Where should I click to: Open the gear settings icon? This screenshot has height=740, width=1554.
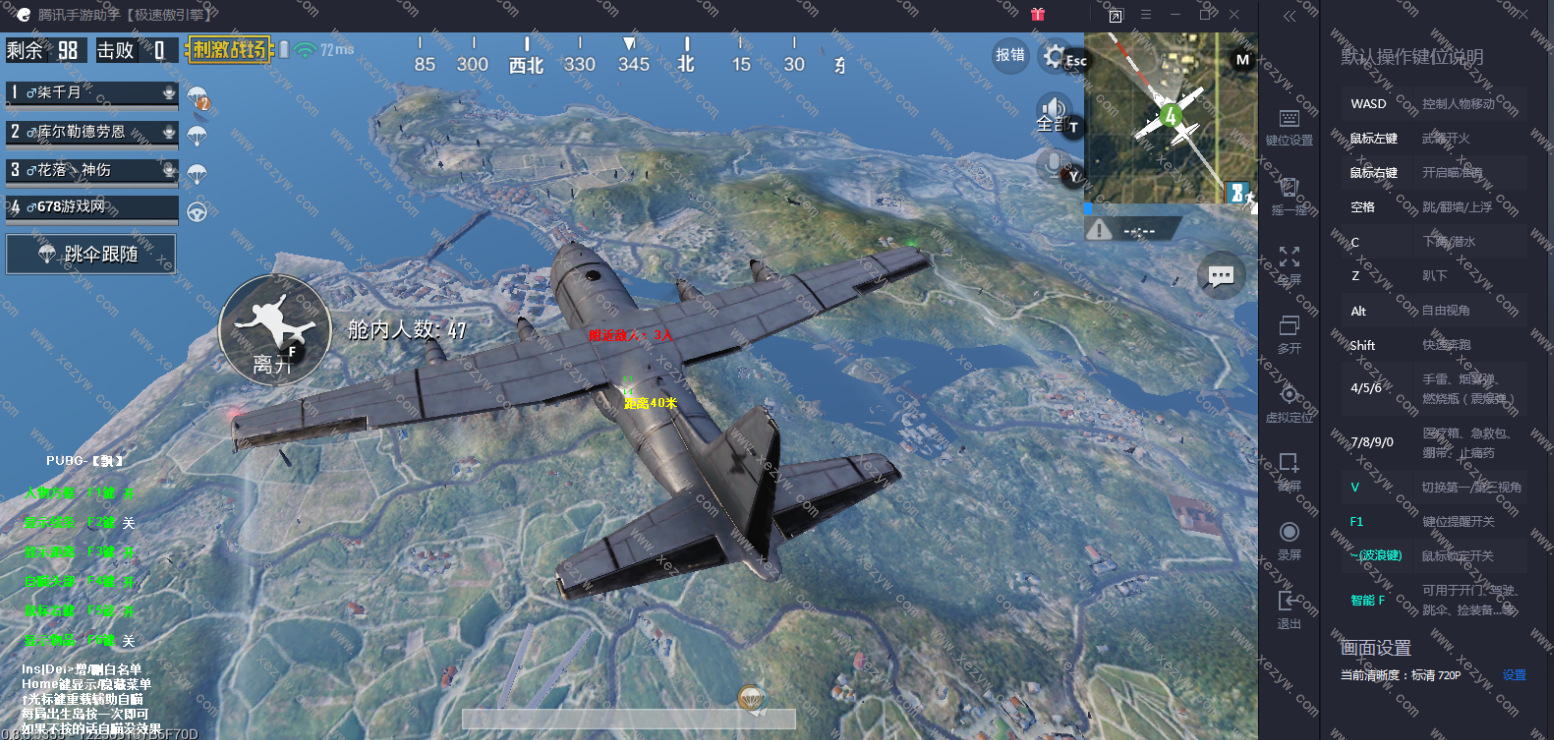click(x=1053, y=56)
